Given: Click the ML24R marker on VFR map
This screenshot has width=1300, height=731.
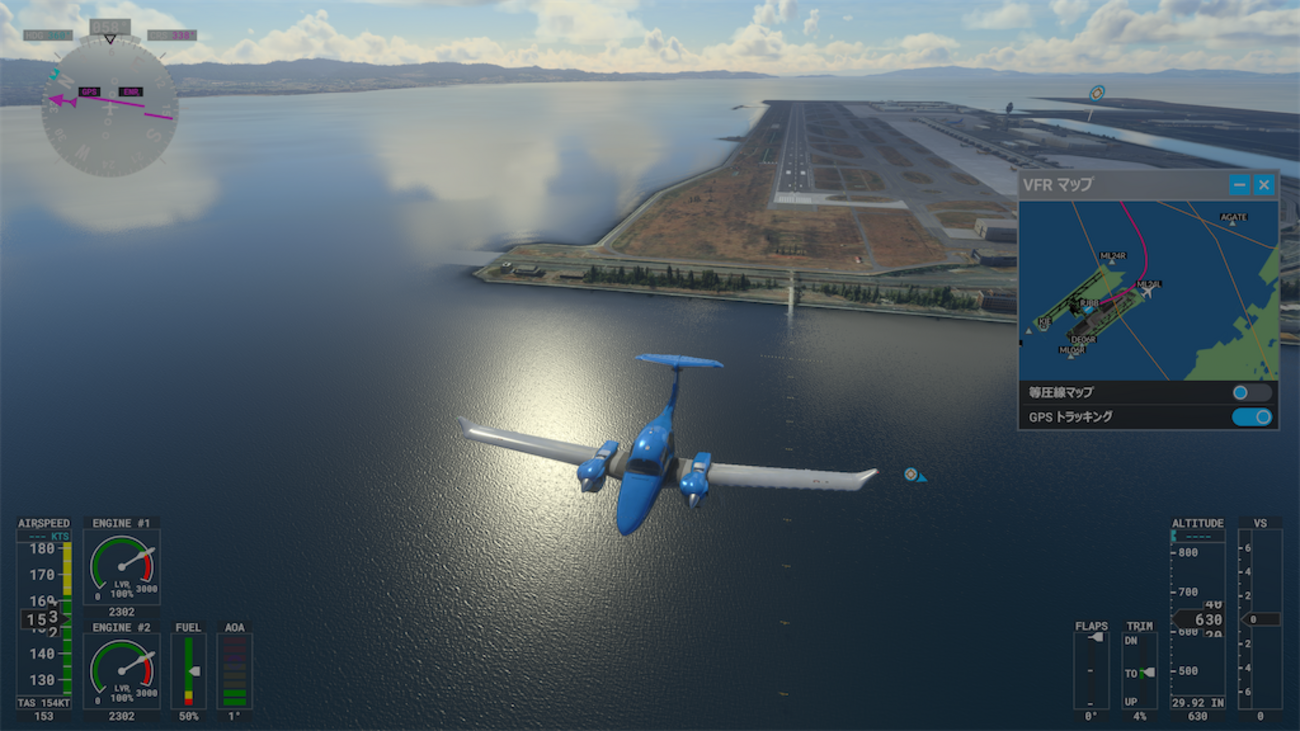Looking at the screenshot, I should pos(1112,258).
